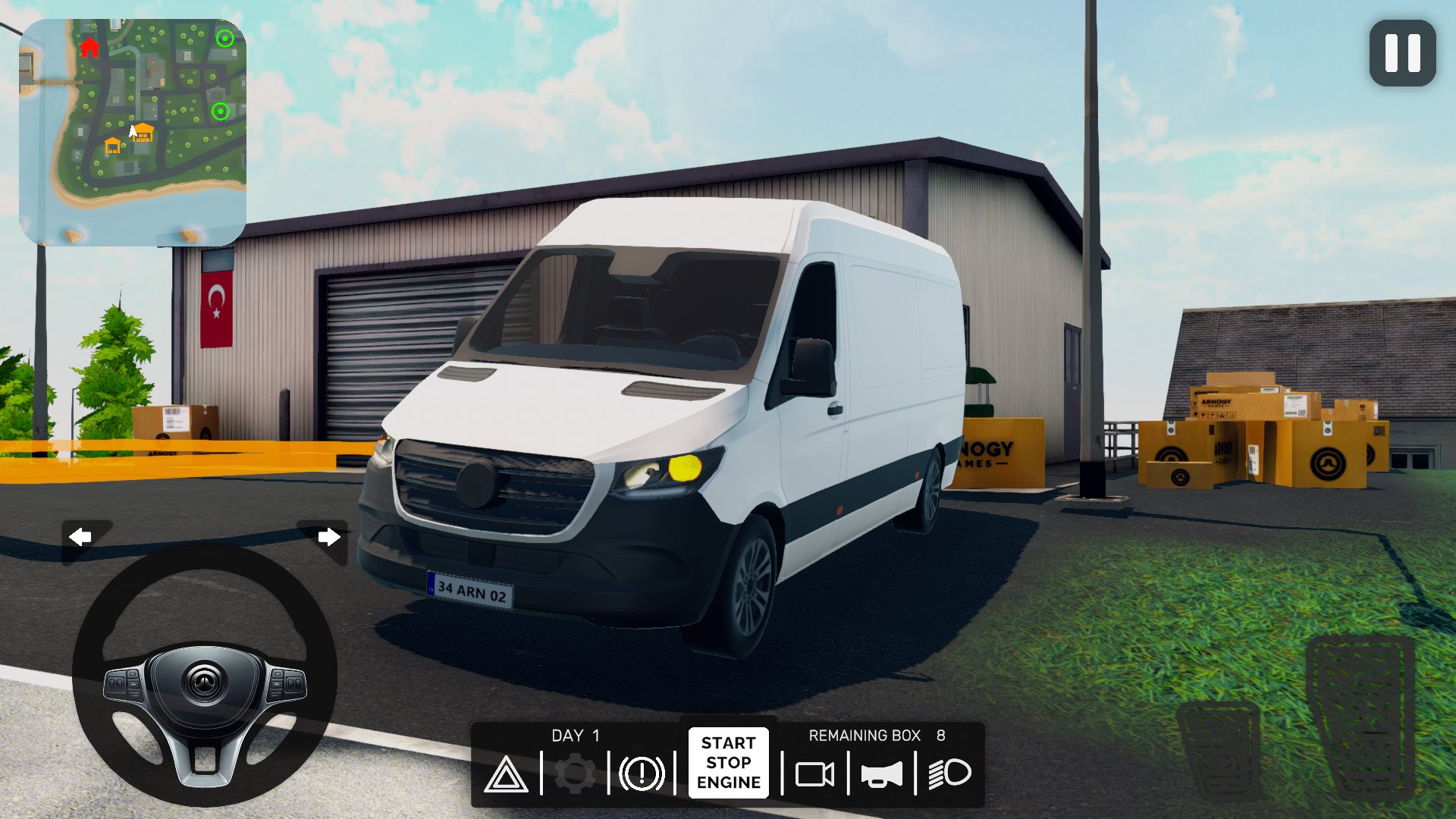
Task: Expand the minimap in the top-left corner
Action: (x=135, y=129)
